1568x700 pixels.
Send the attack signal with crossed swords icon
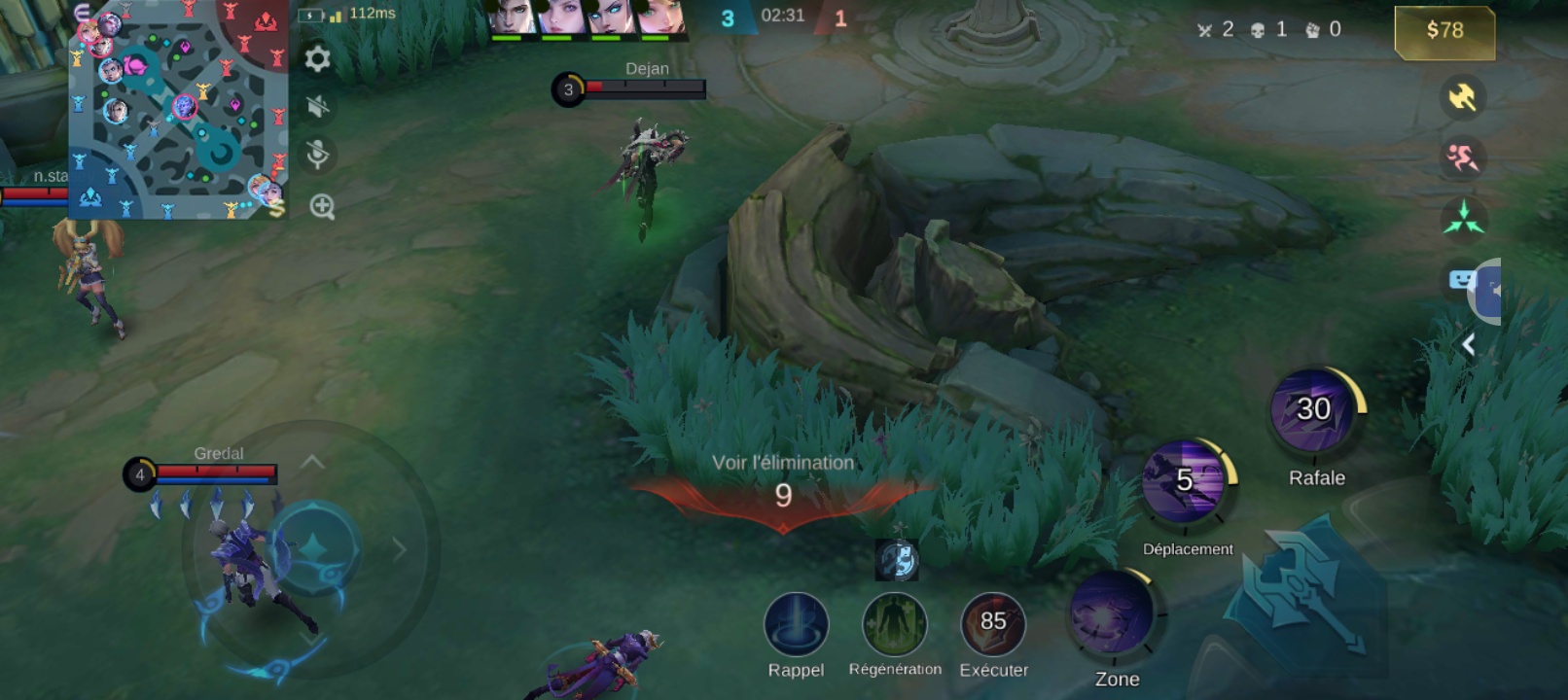point(1462,96)
